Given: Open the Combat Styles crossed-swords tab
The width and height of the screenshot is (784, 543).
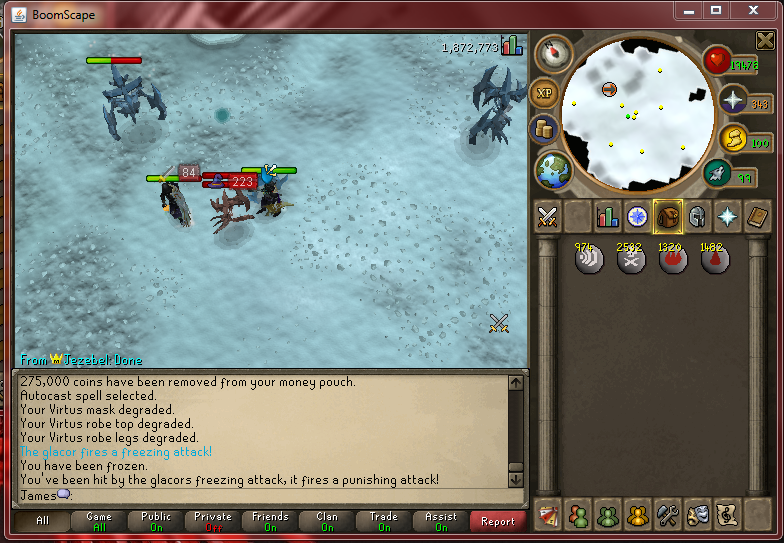Looking at the screenshot, I should pyautogui.click(x=547, y=216).
